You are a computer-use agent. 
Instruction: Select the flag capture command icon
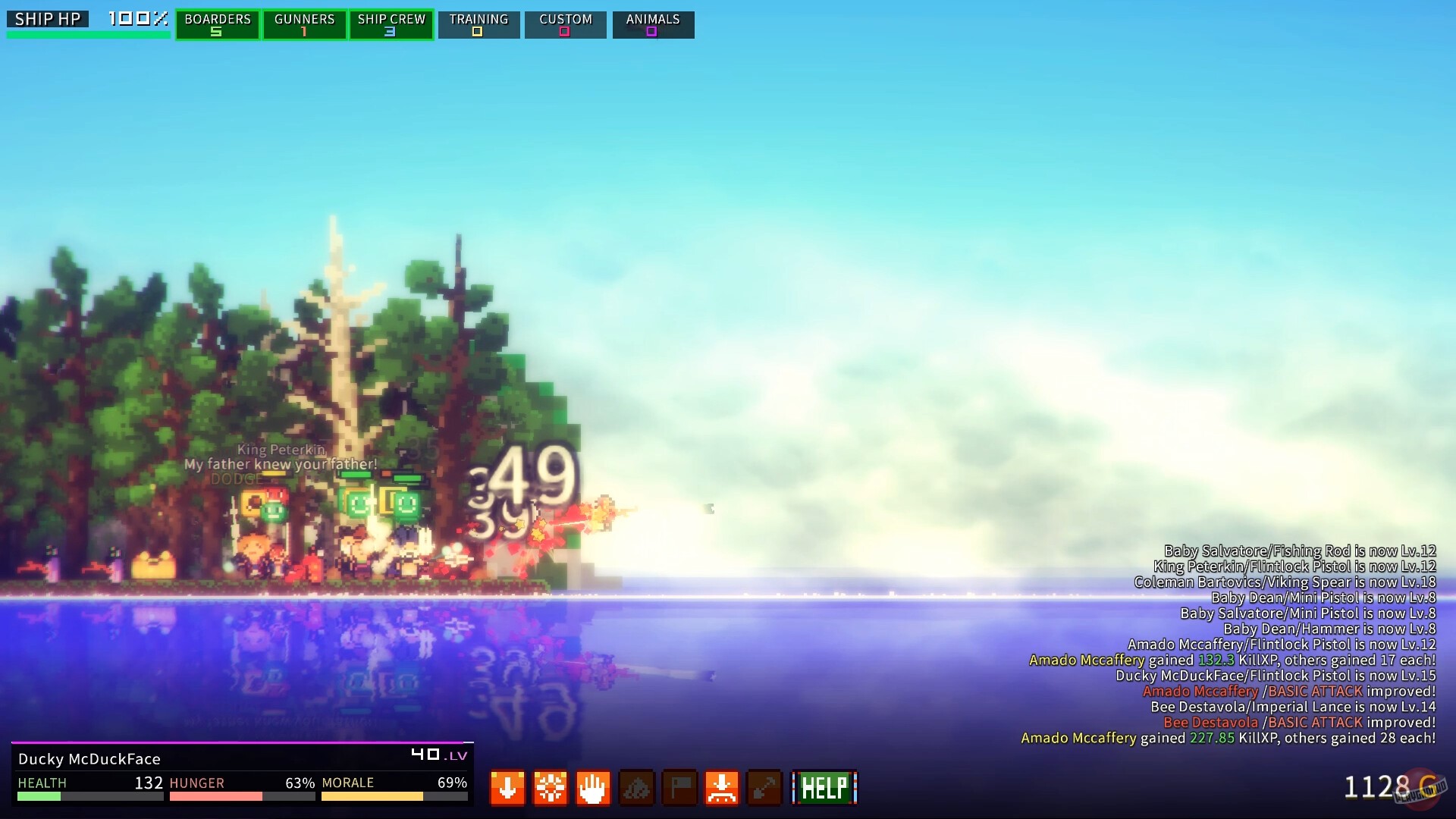[x=679, y=788]
